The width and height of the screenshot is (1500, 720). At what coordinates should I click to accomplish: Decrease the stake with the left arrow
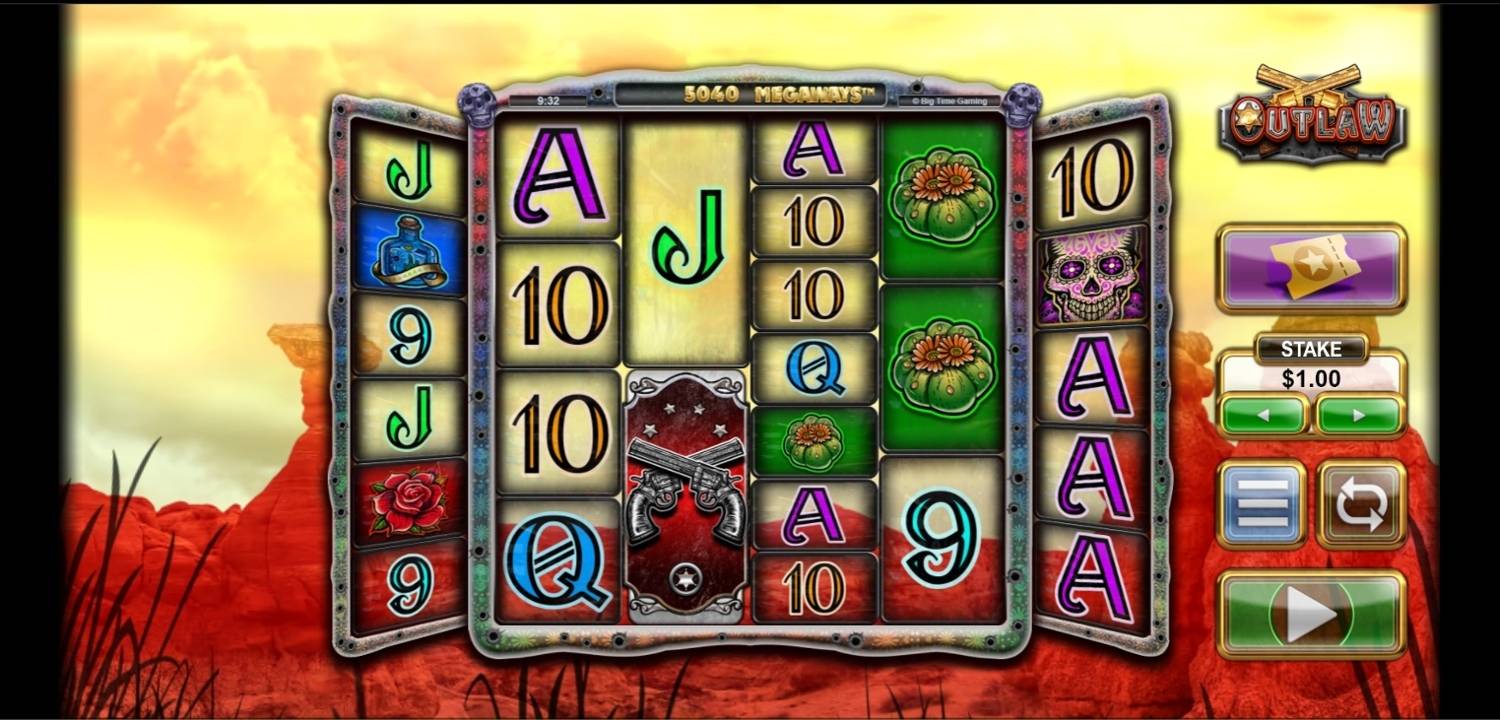[1262, 414]
